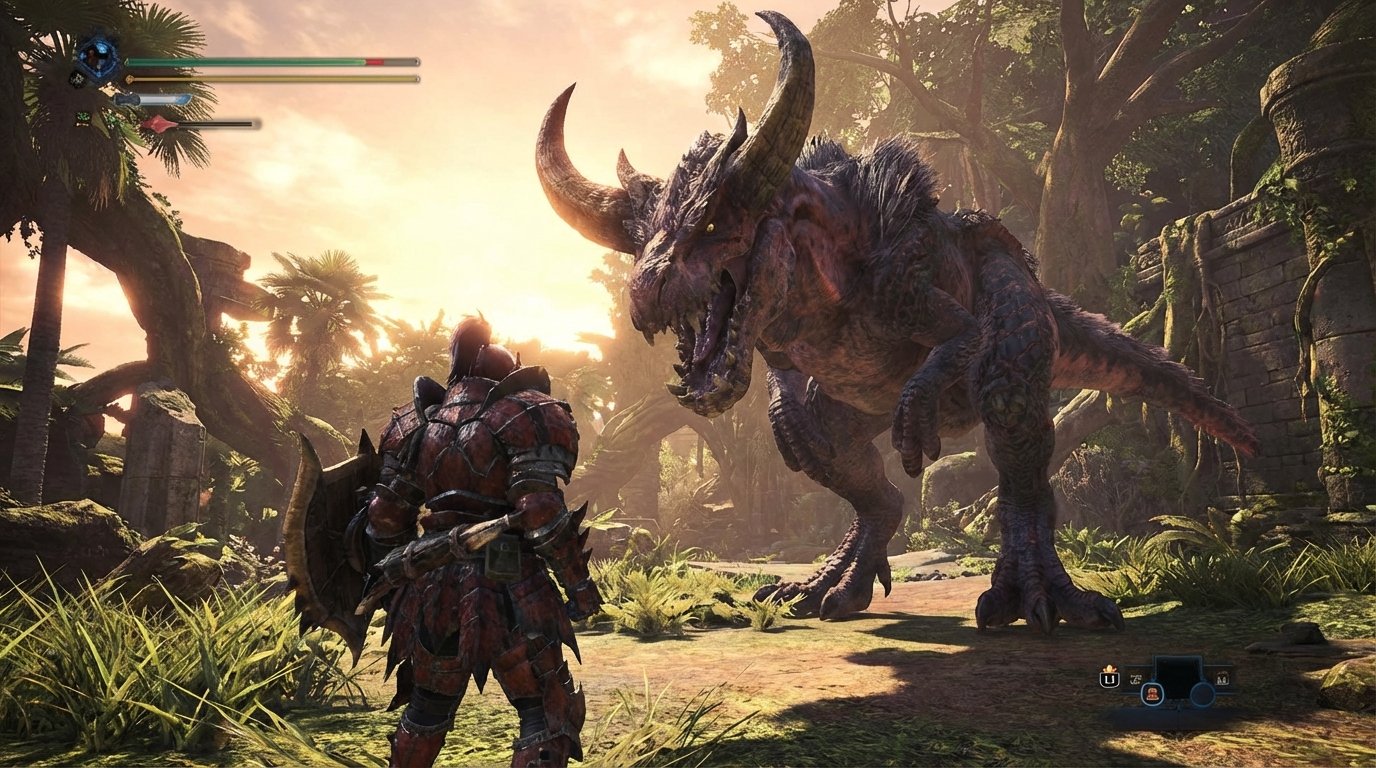
Task: Open the crafting shortcut on the item bar
Action: (1134, 679)
